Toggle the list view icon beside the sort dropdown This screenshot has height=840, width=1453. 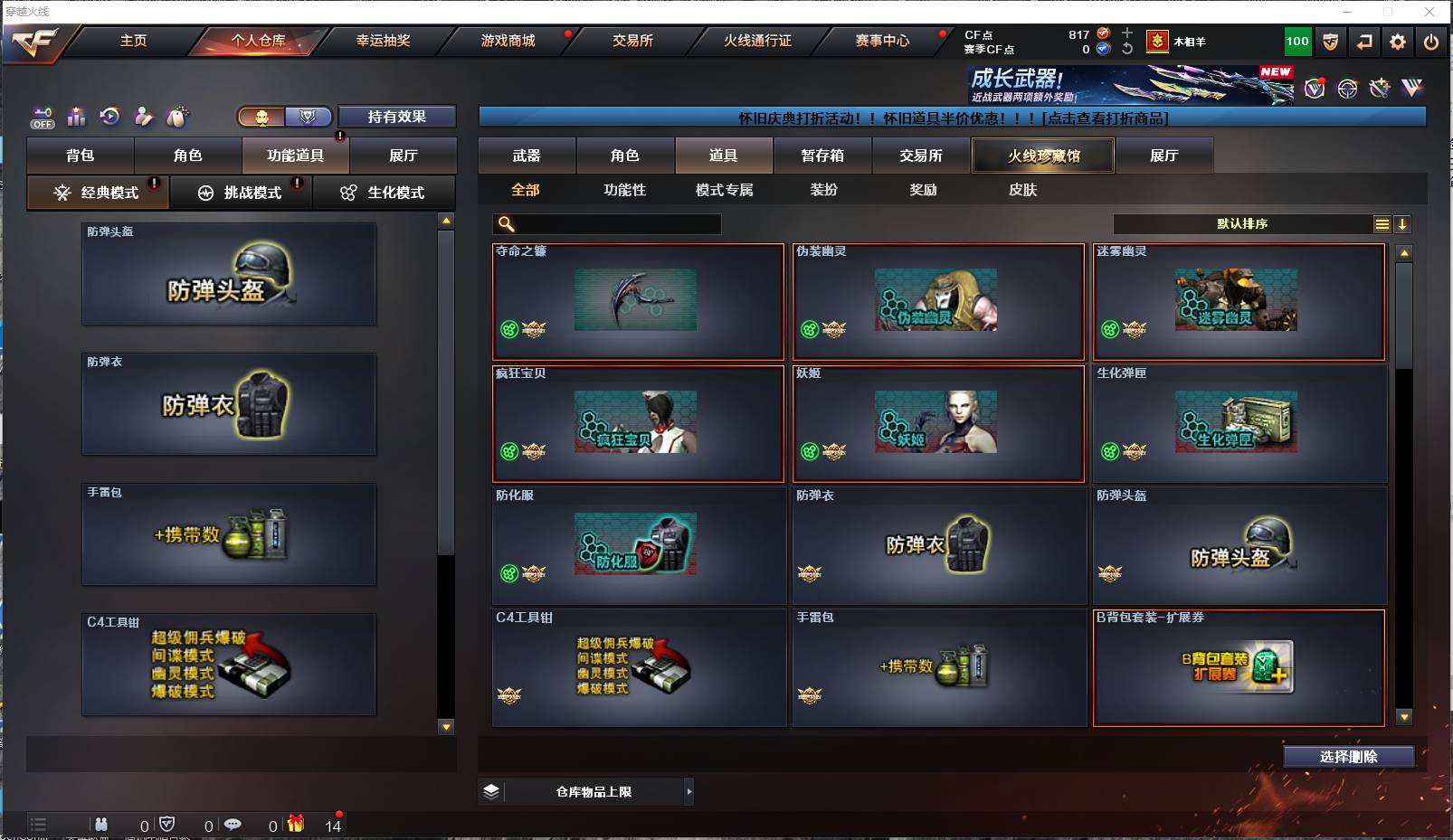tap(1382, 223)
